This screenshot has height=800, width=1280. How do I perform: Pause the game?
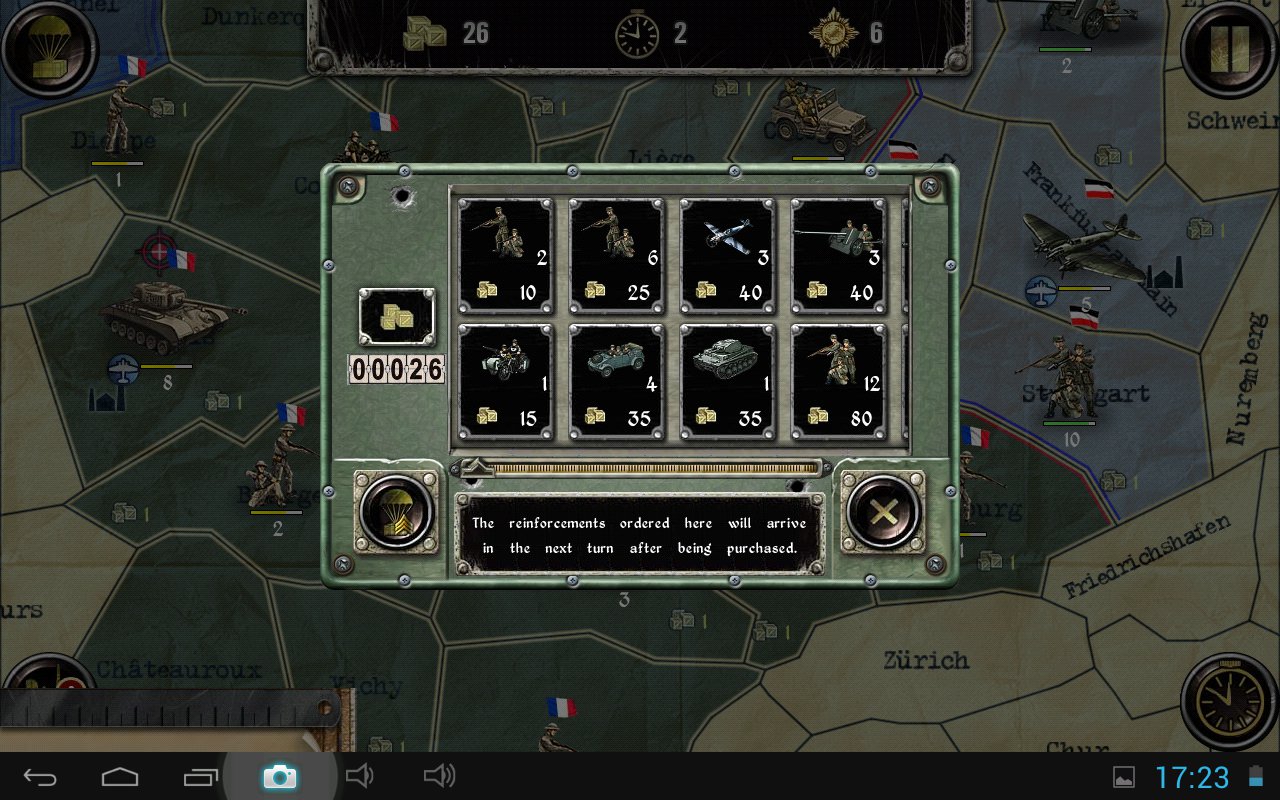1230,48
